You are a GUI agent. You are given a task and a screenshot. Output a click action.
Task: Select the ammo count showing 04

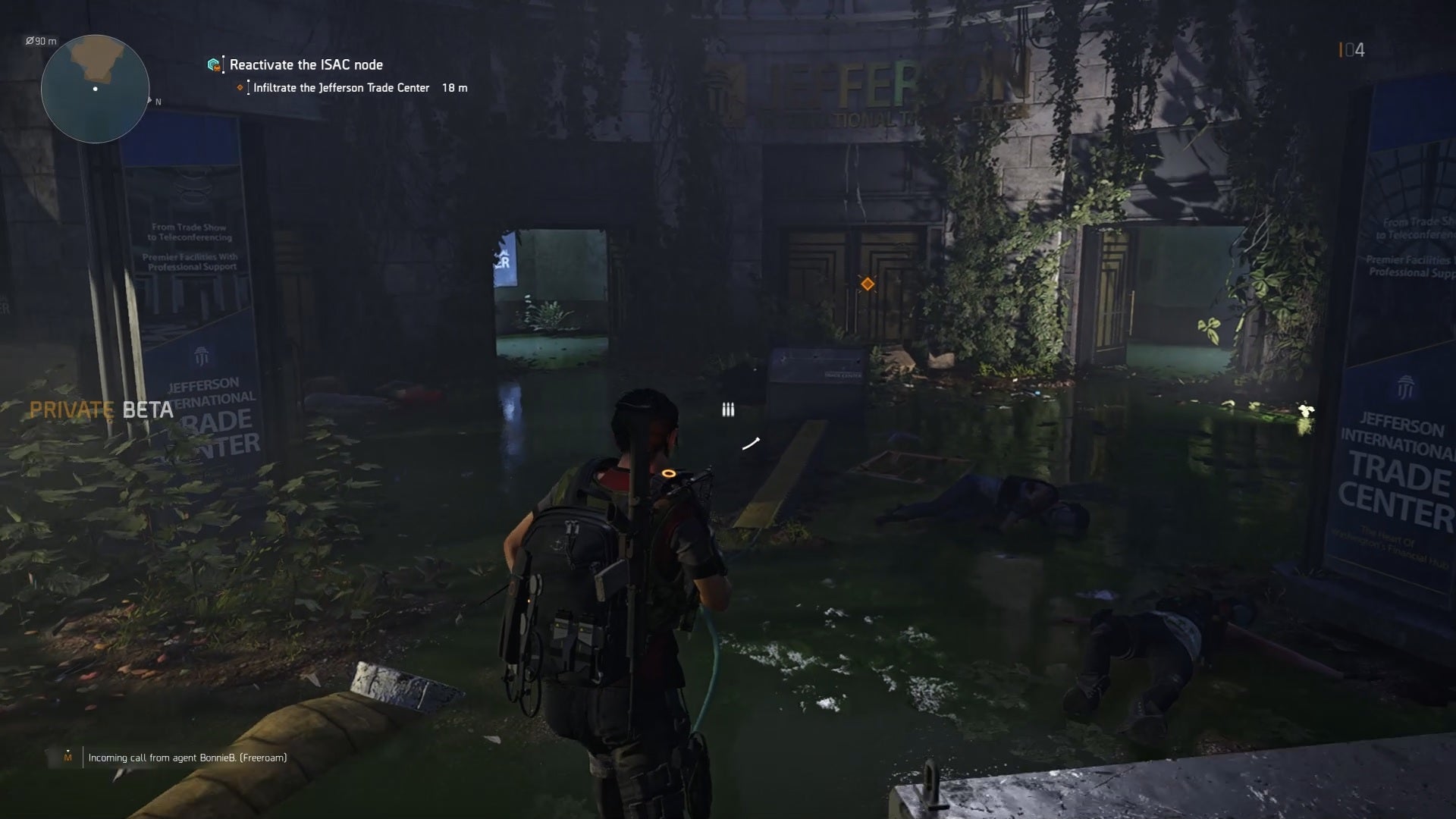pyautogui.click(x=1354, y=48)
